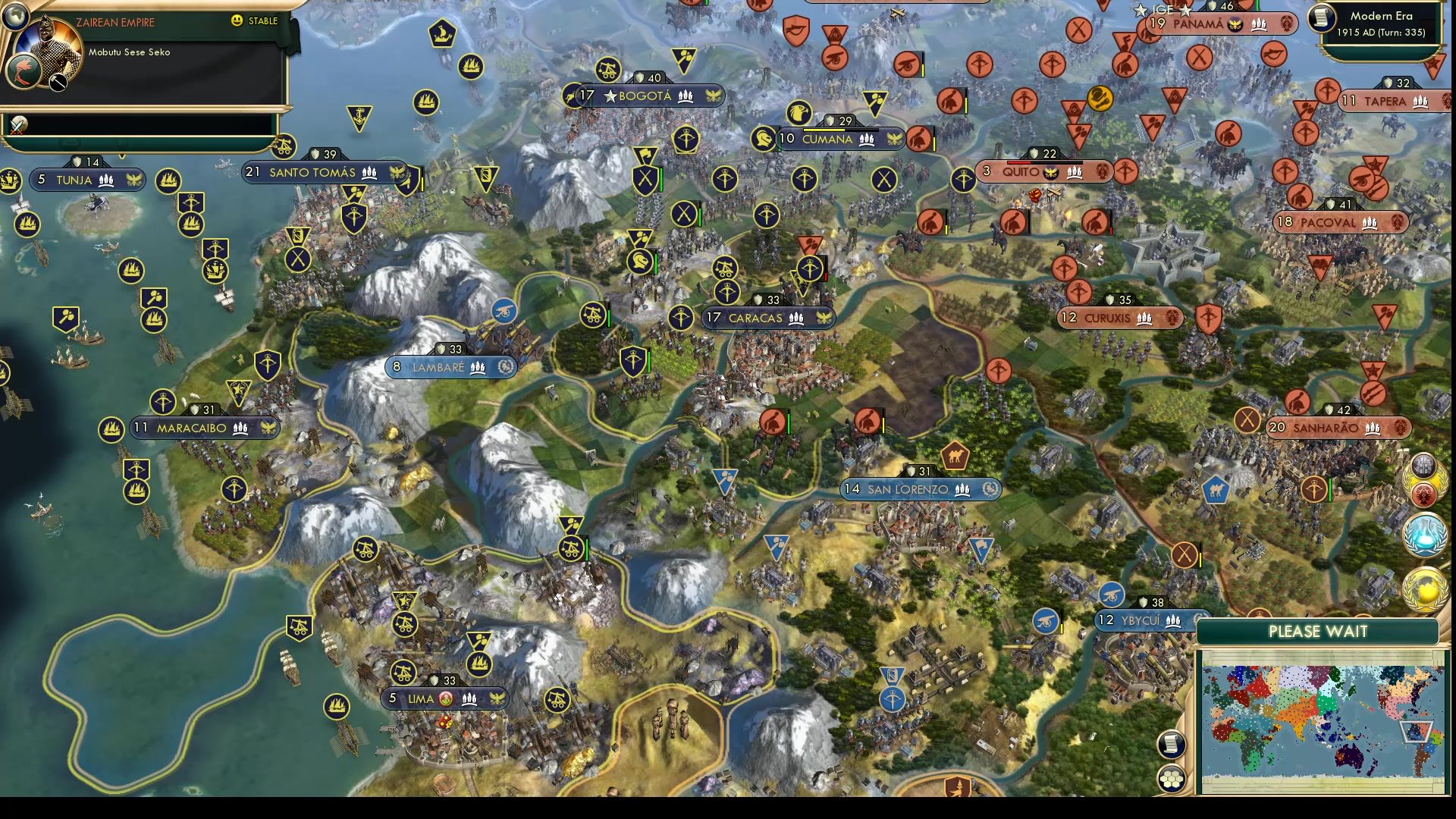The height and width of the screenshot is (819, 1456).
Task: Click the yellow World Congress globe medallion
Action: [x=1423, y=589]
